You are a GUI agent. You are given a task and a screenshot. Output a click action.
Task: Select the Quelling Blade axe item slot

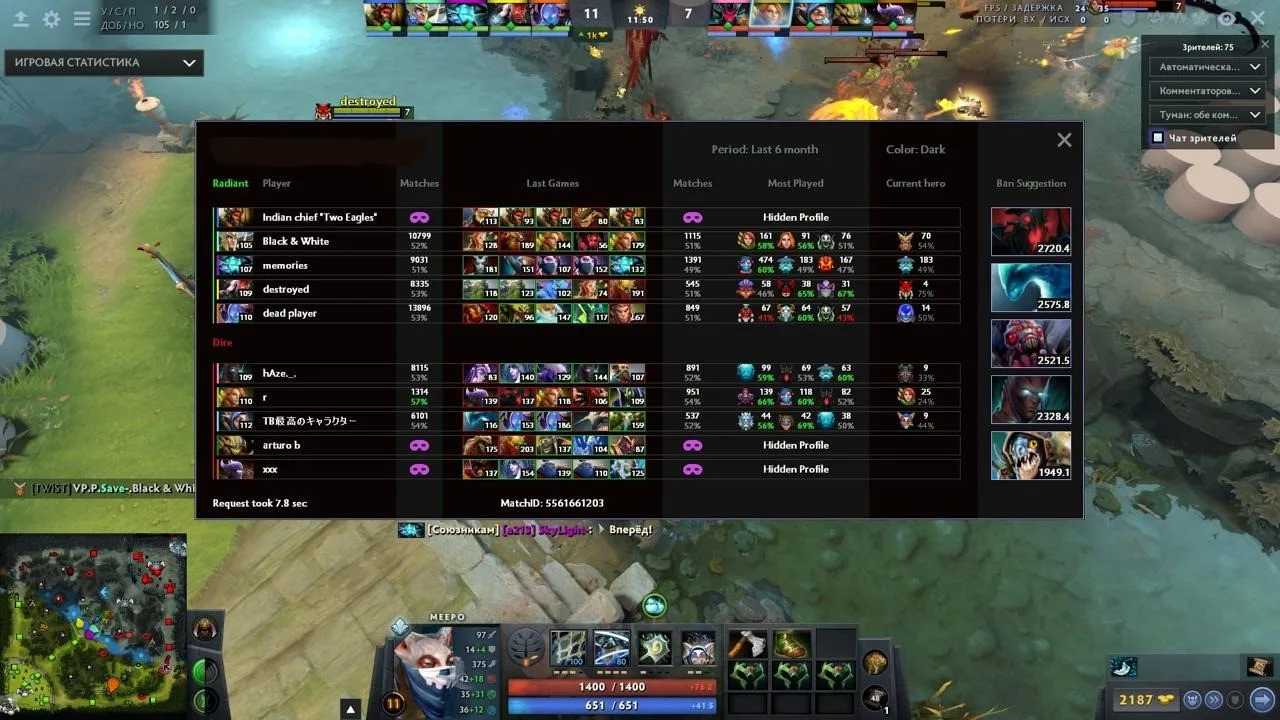pos(747,645)
